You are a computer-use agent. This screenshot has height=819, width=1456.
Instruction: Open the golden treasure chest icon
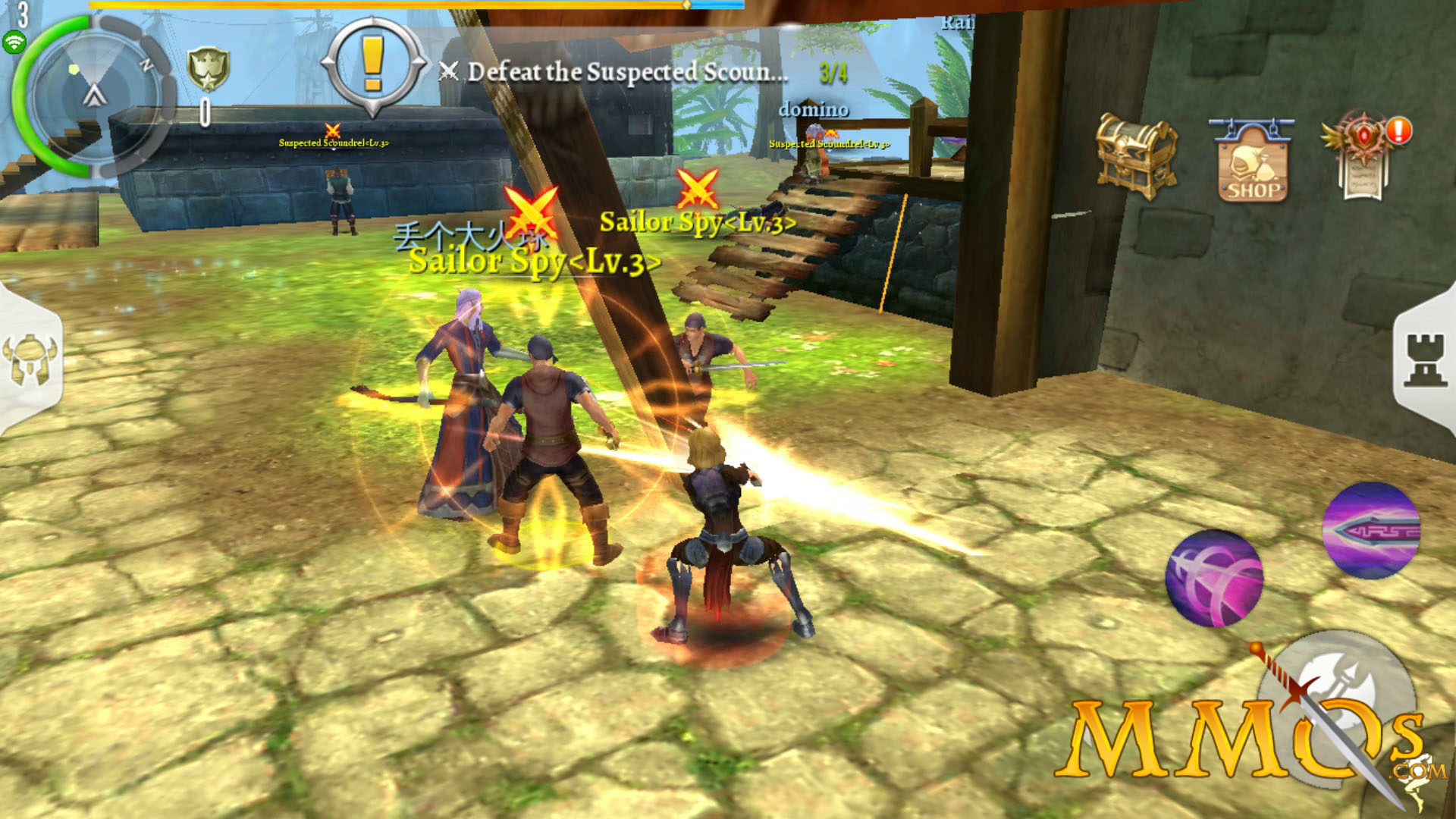pyautogui.click(x=1135, y=155)
